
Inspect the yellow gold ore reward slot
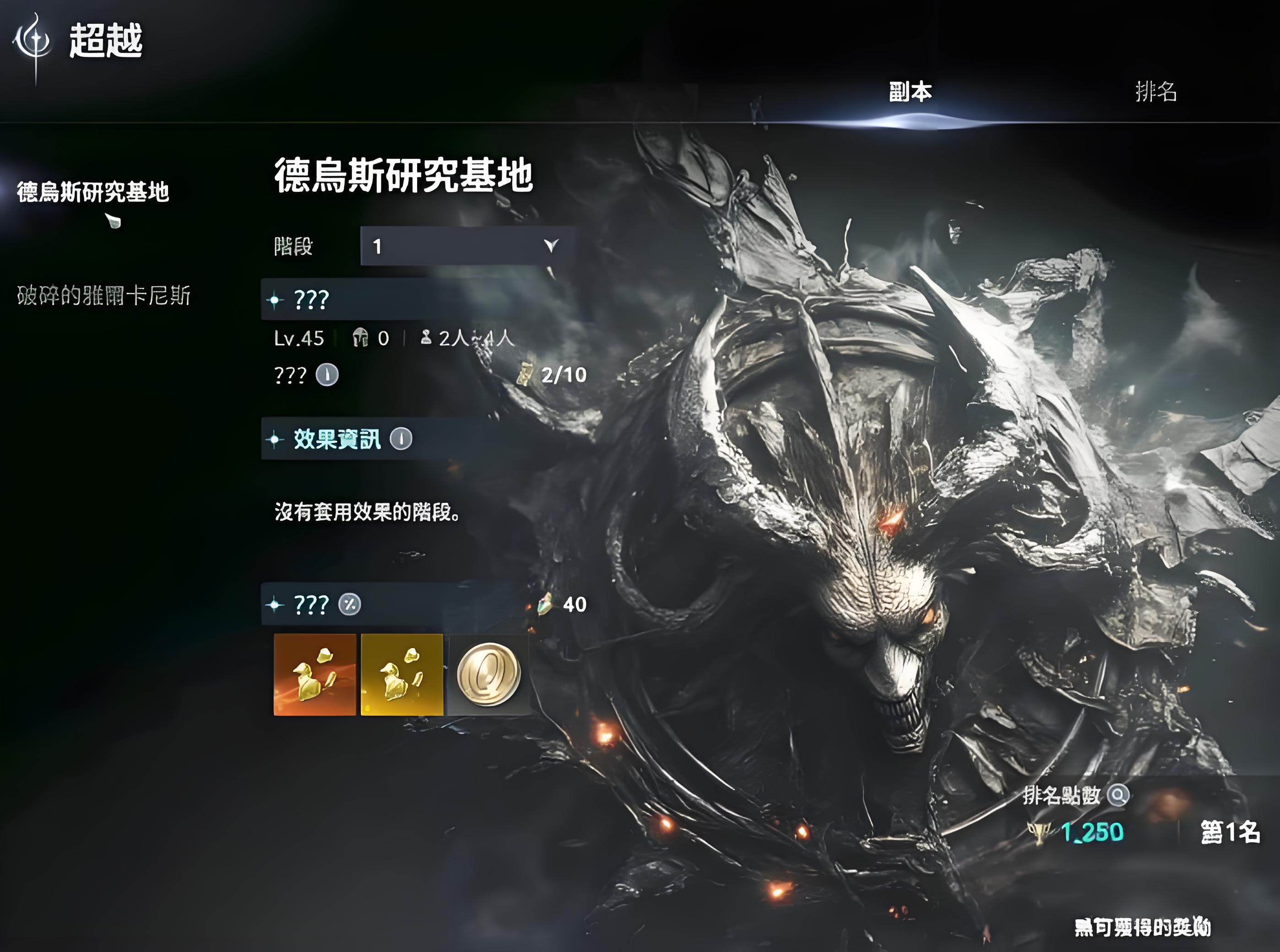[401, 675]
